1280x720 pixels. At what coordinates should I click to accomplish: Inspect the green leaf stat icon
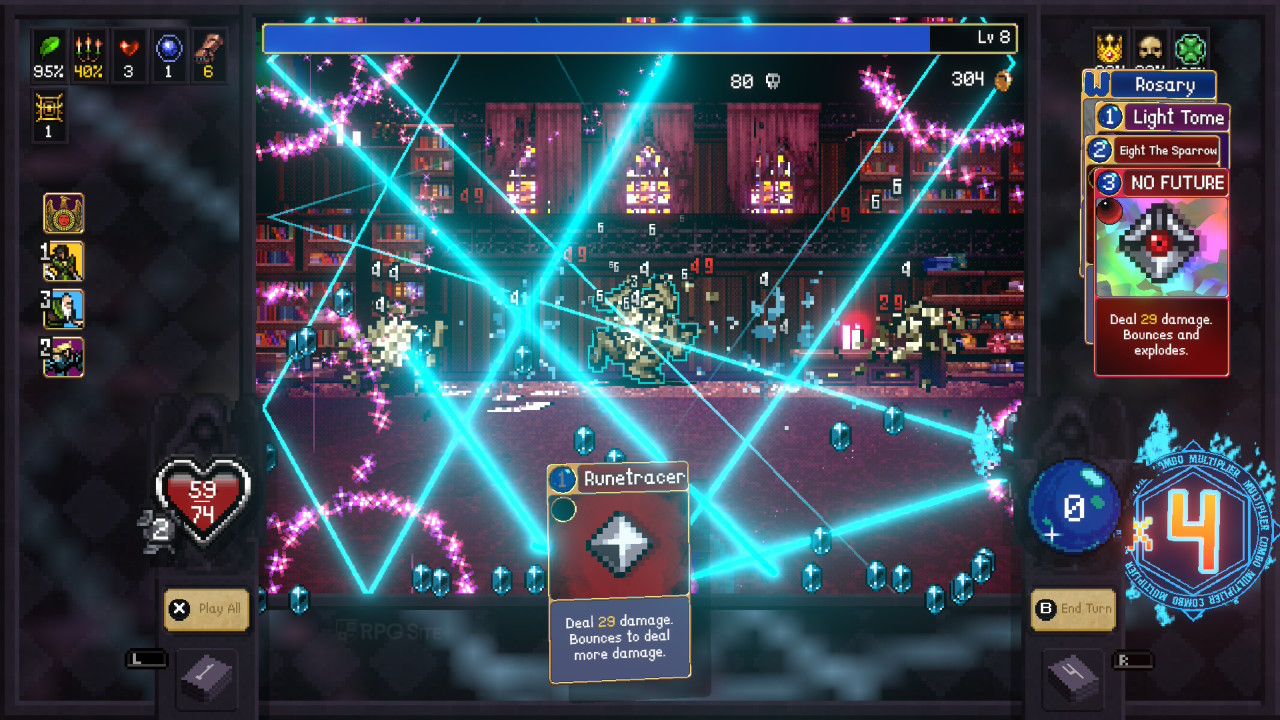[48, 48]
